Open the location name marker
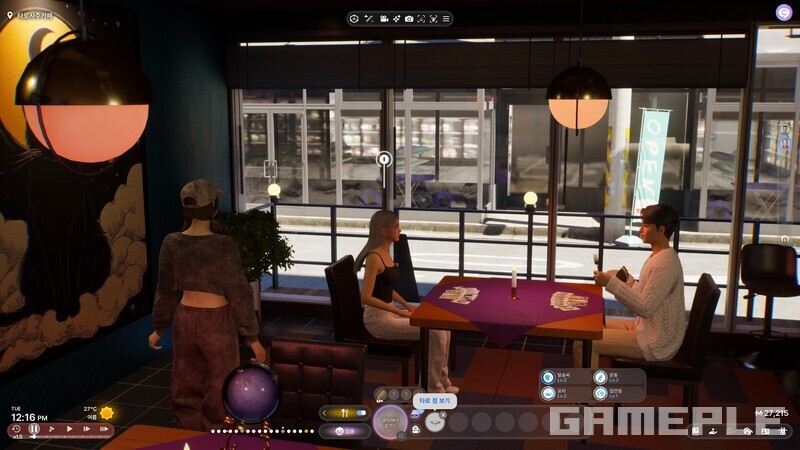Image resolution: width=800 pixels, height=450 pixels. pyautogui.click(x=10, y=15)
